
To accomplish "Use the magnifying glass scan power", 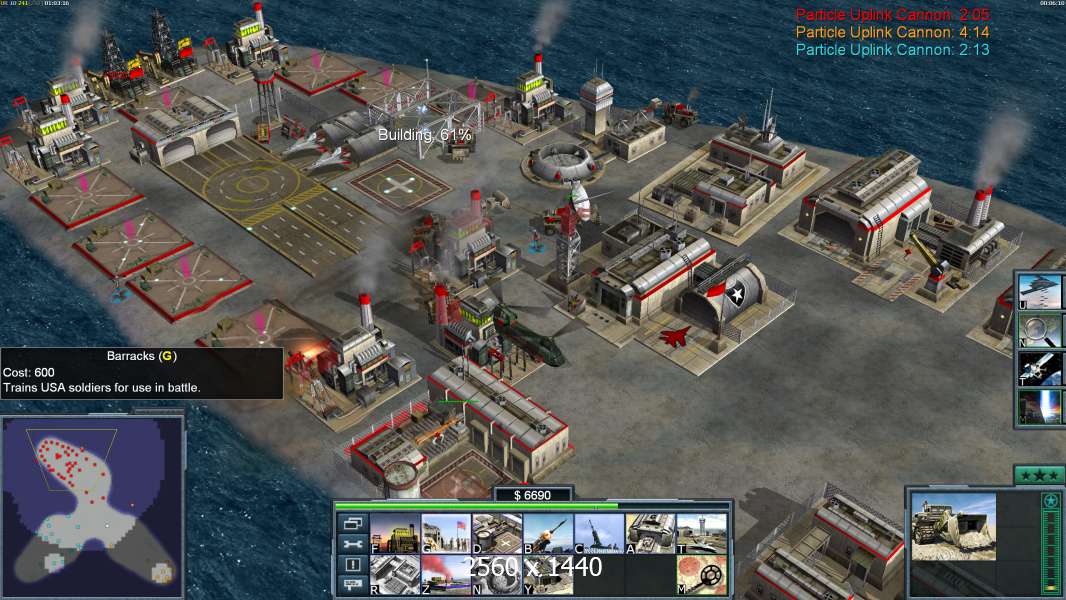I will (x=1040, y=330).
